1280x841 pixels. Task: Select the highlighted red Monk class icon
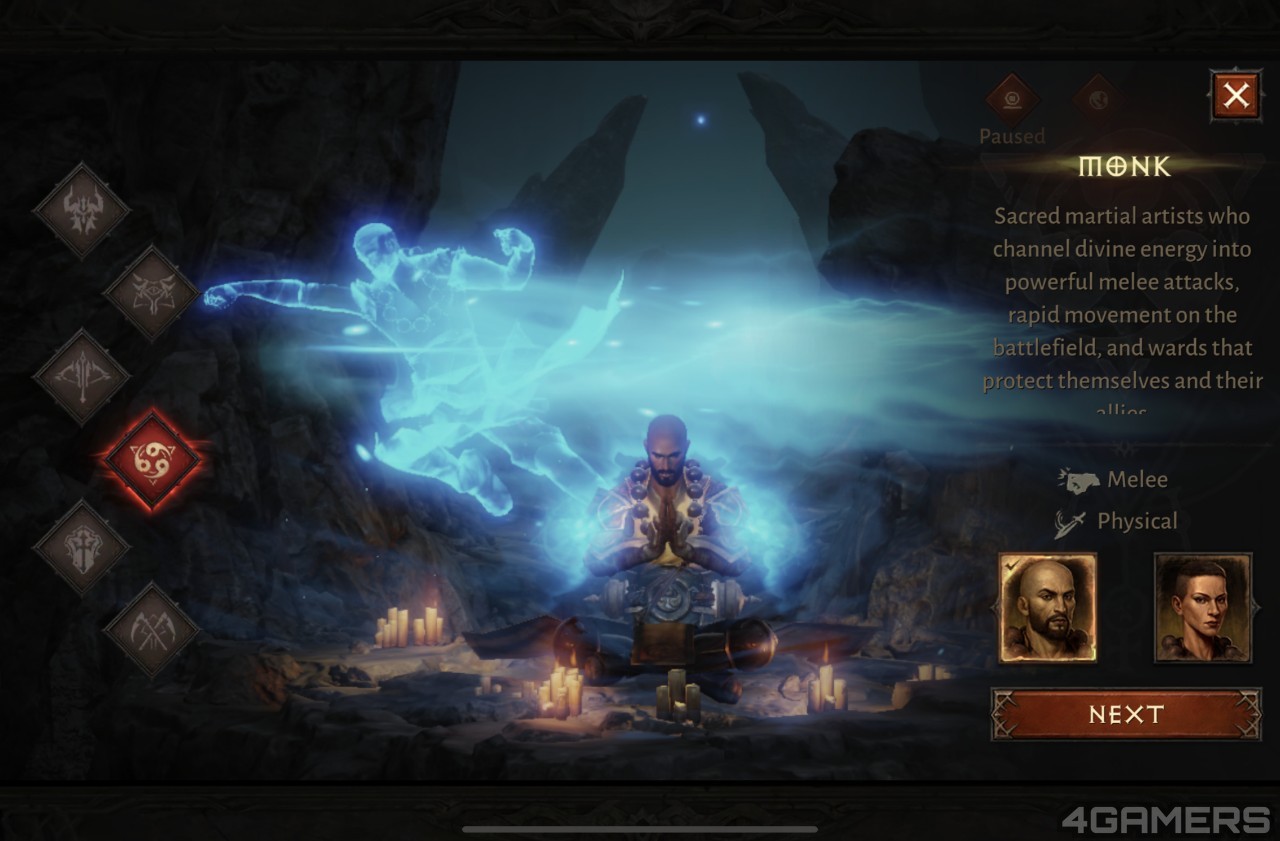tap(152, 460)
